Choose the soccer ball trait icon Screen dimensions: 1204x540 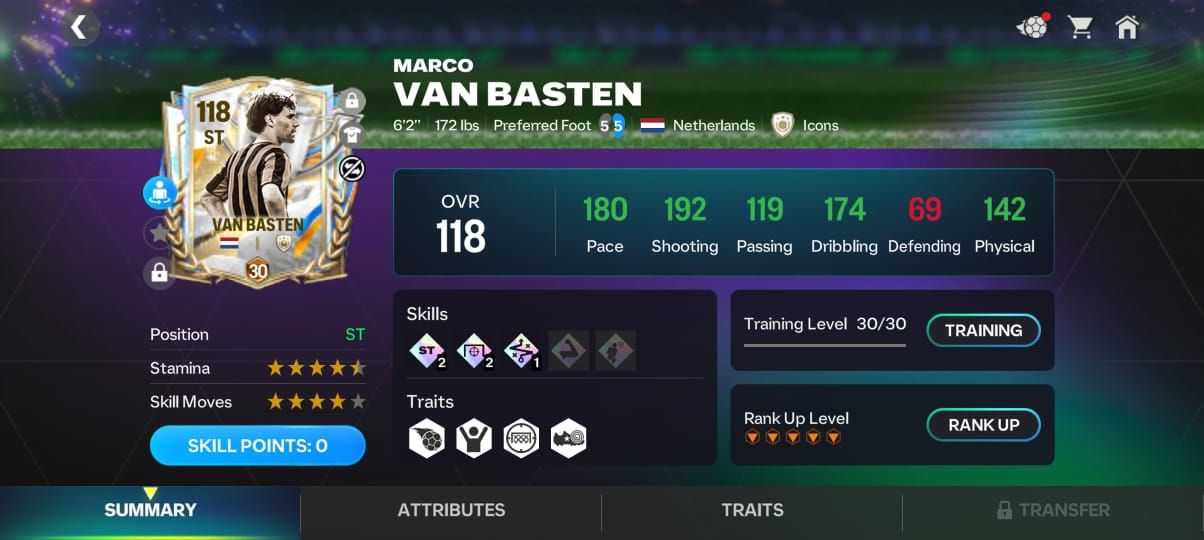[x=427, y=438]
